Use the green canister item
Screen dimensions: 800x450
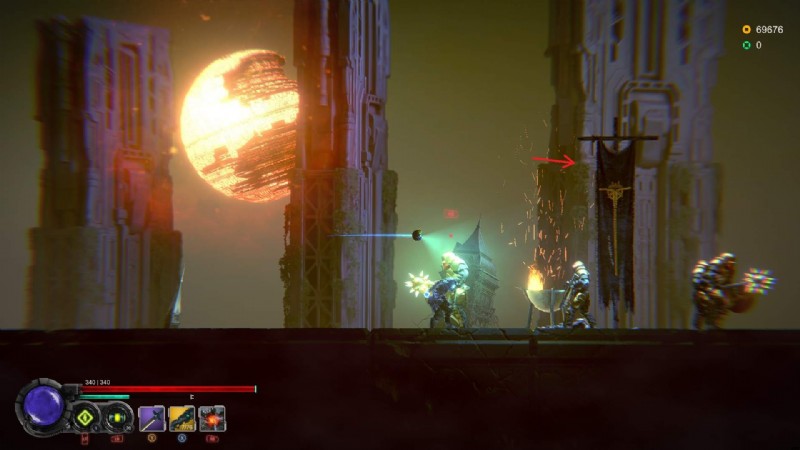tap(117, 417)
